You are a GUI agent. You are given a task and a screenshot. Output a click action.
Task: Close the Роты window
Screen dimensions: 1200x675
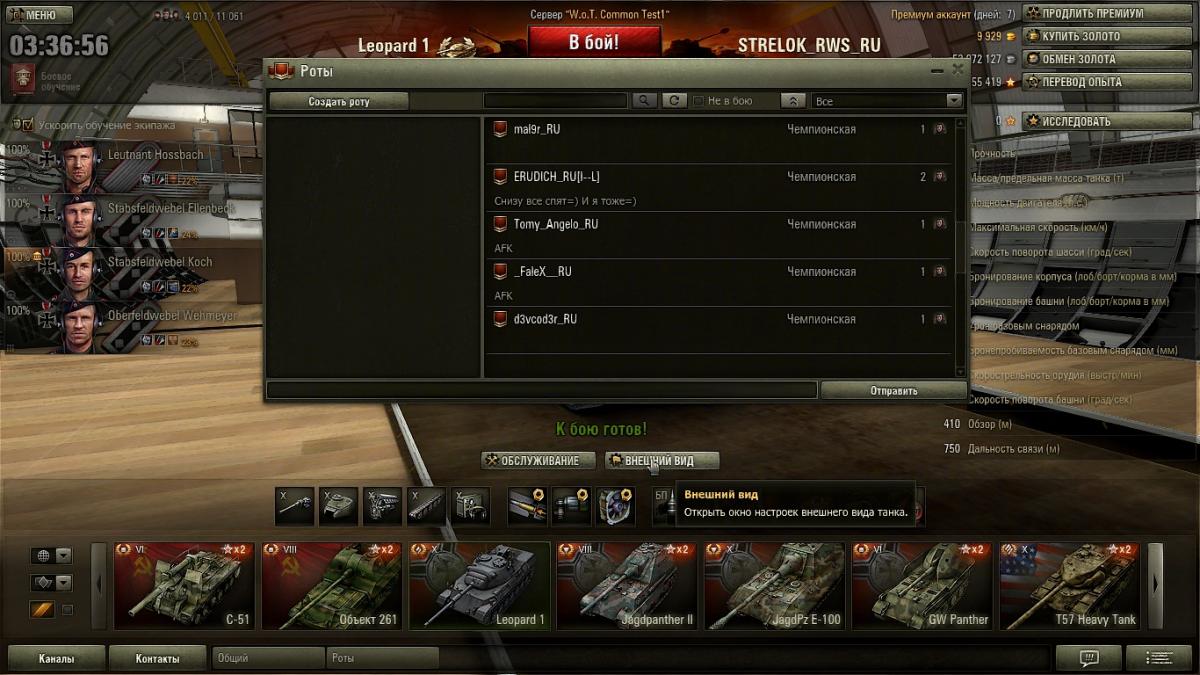point(957,71)
